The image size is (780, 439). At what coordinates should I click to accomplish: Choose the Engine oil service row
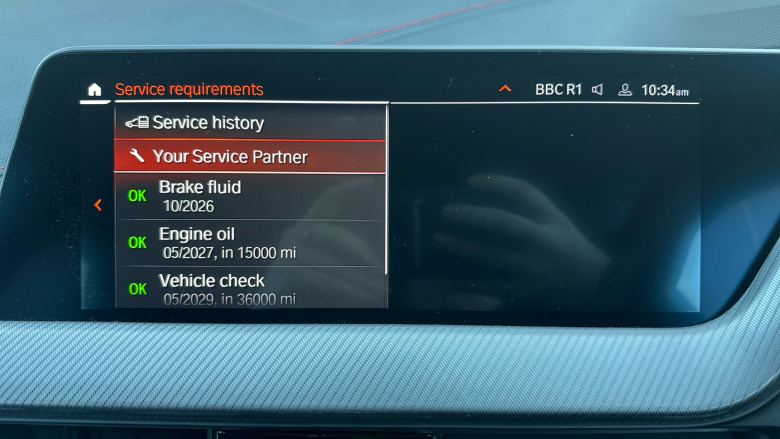[x=249, y=243]
